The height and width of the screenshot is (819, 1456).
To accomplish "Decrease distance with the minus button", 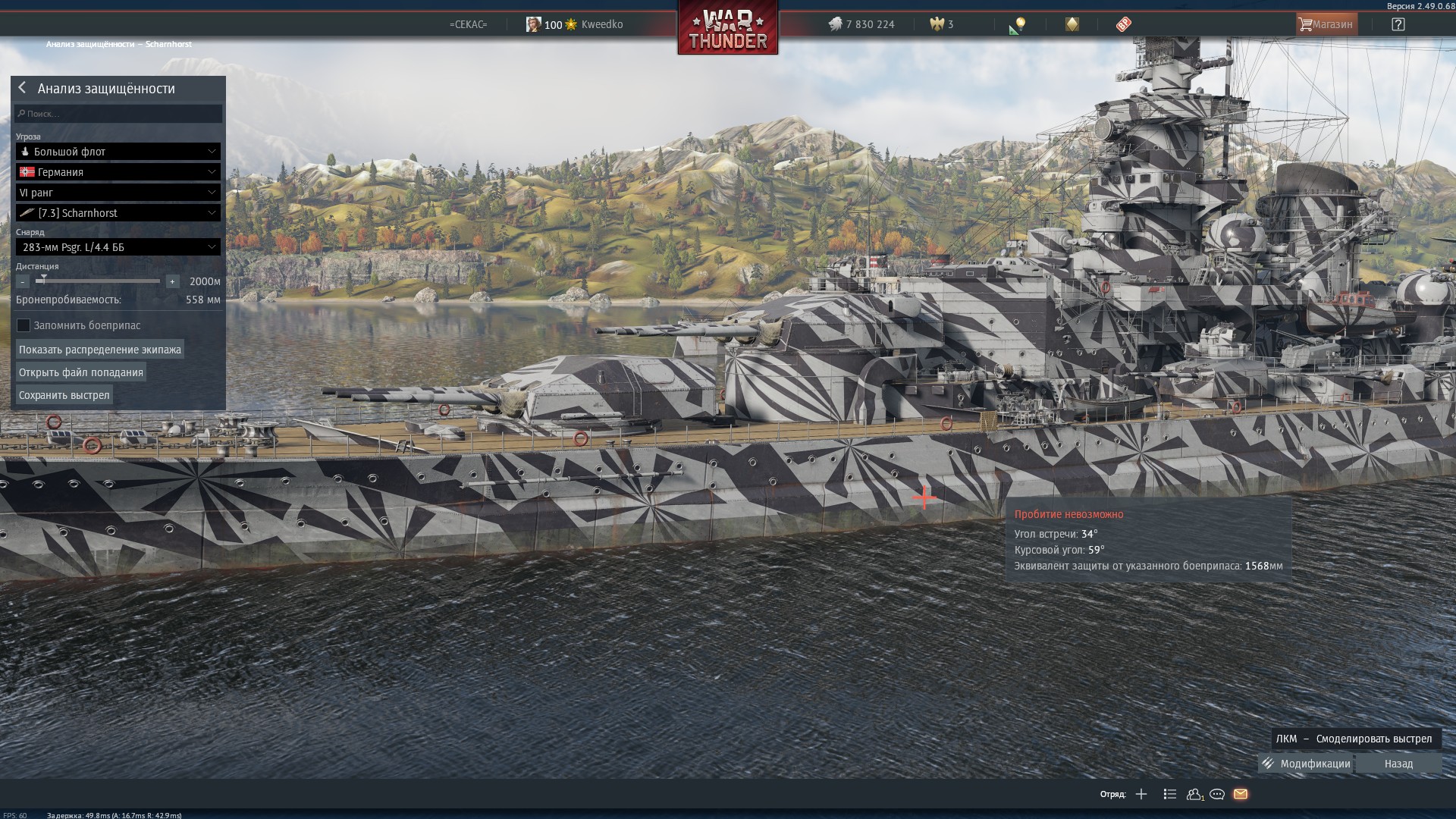I will pyautogui.click(x=23, y=281).
